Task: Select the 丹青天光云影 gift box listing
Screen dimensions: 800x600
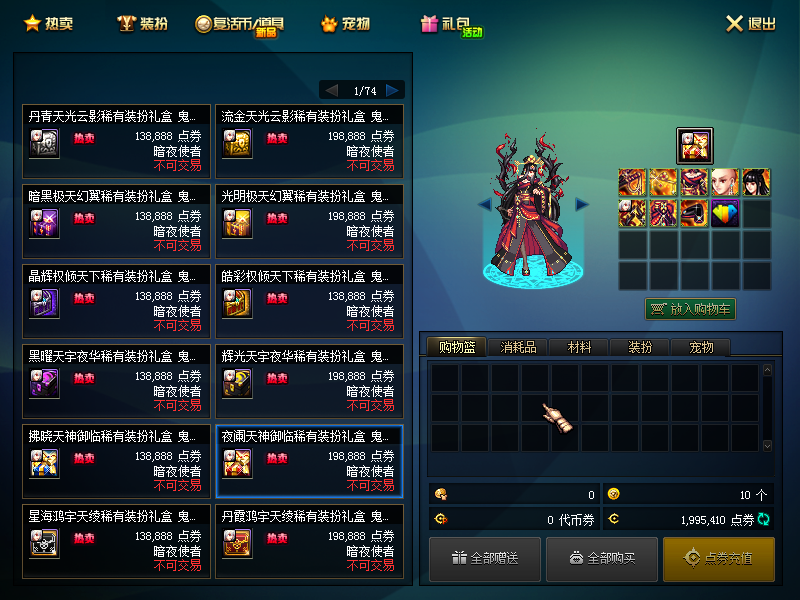Action: (x=116, y=138)
